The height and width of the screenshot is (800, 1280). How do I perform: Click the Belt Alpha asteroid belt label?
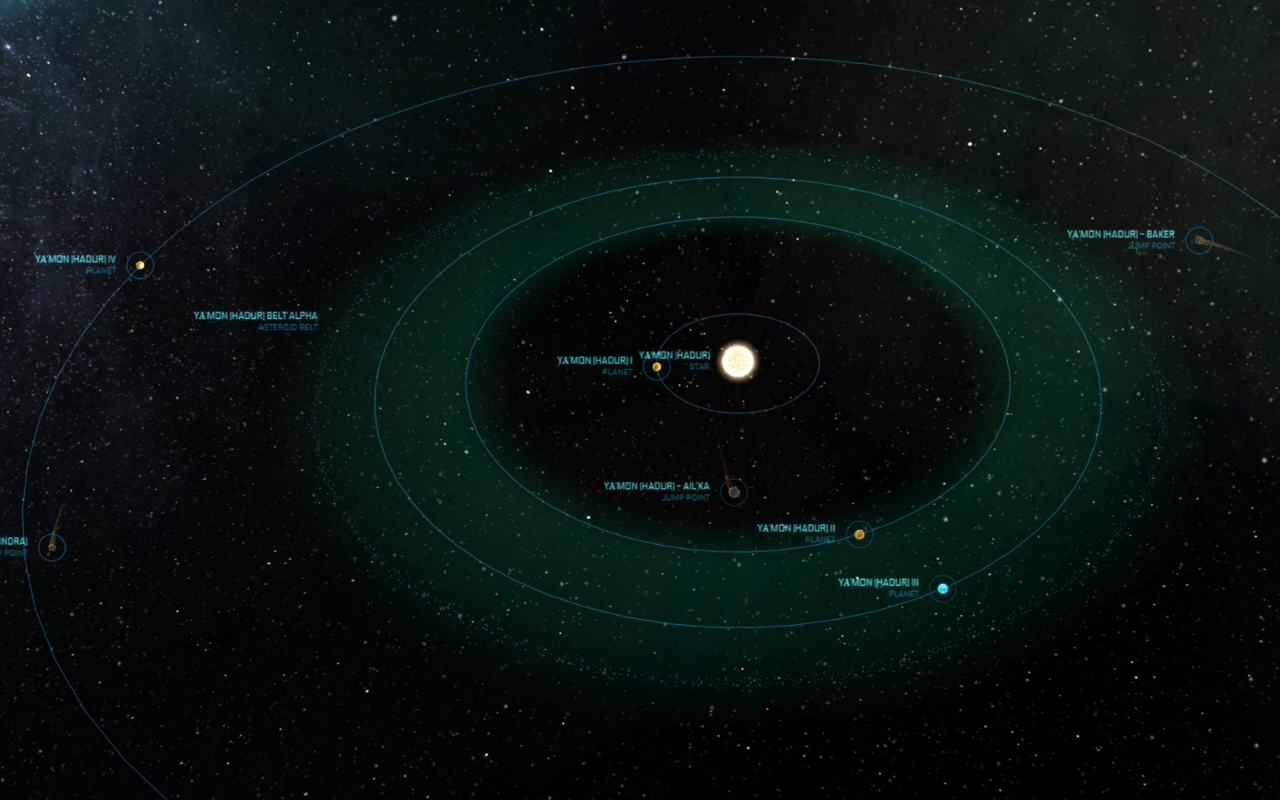point(255,316)
